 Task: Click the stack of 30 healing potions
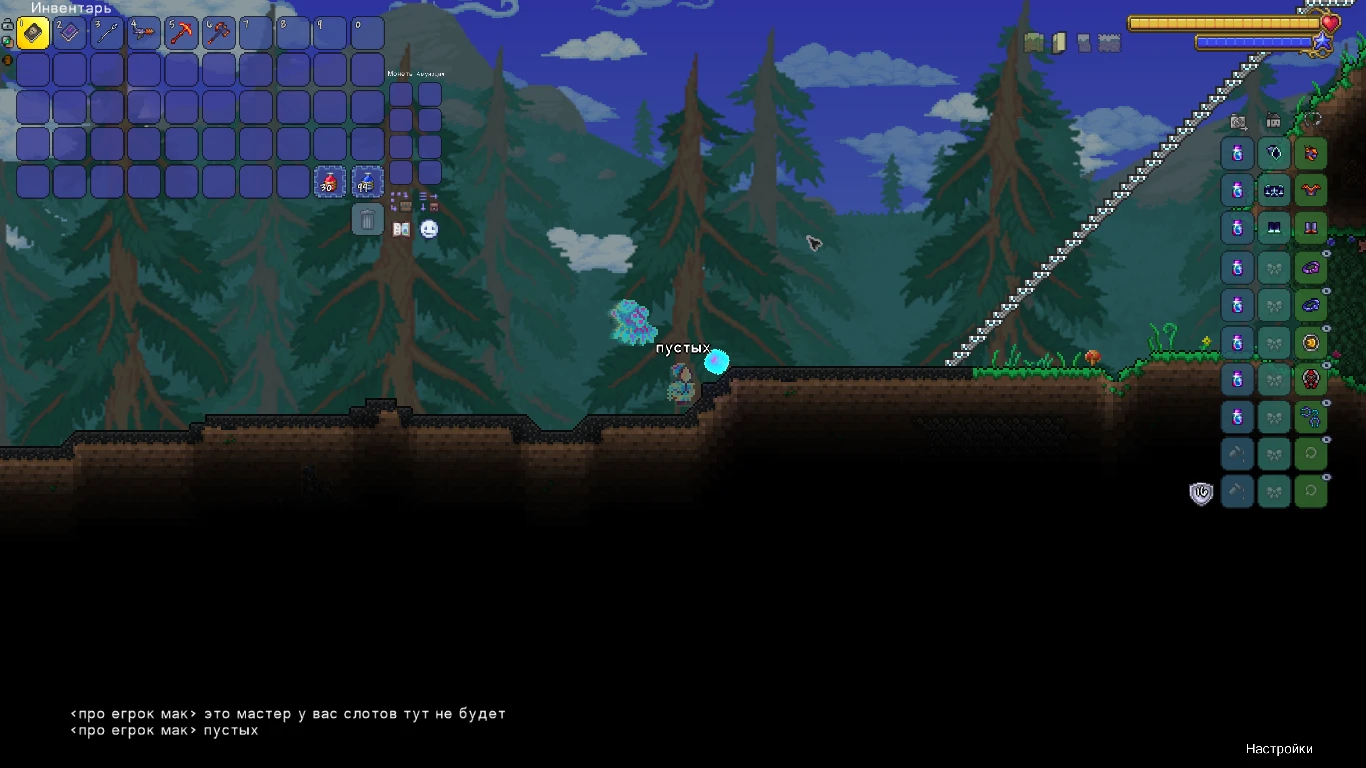pos(330,181)
